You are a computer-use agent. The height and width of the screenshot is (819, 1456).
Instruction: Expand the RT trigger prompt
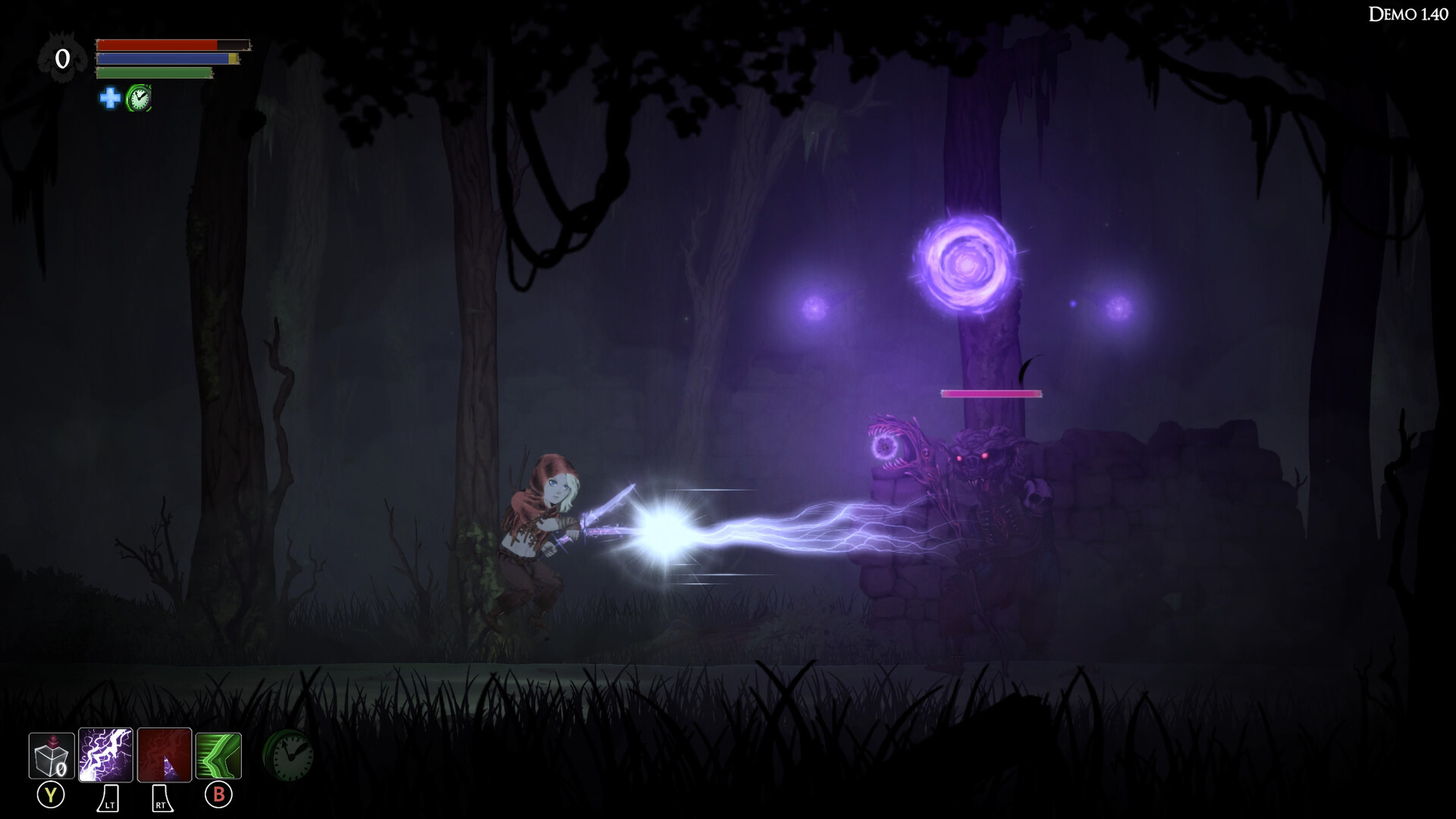pos(161,799)
